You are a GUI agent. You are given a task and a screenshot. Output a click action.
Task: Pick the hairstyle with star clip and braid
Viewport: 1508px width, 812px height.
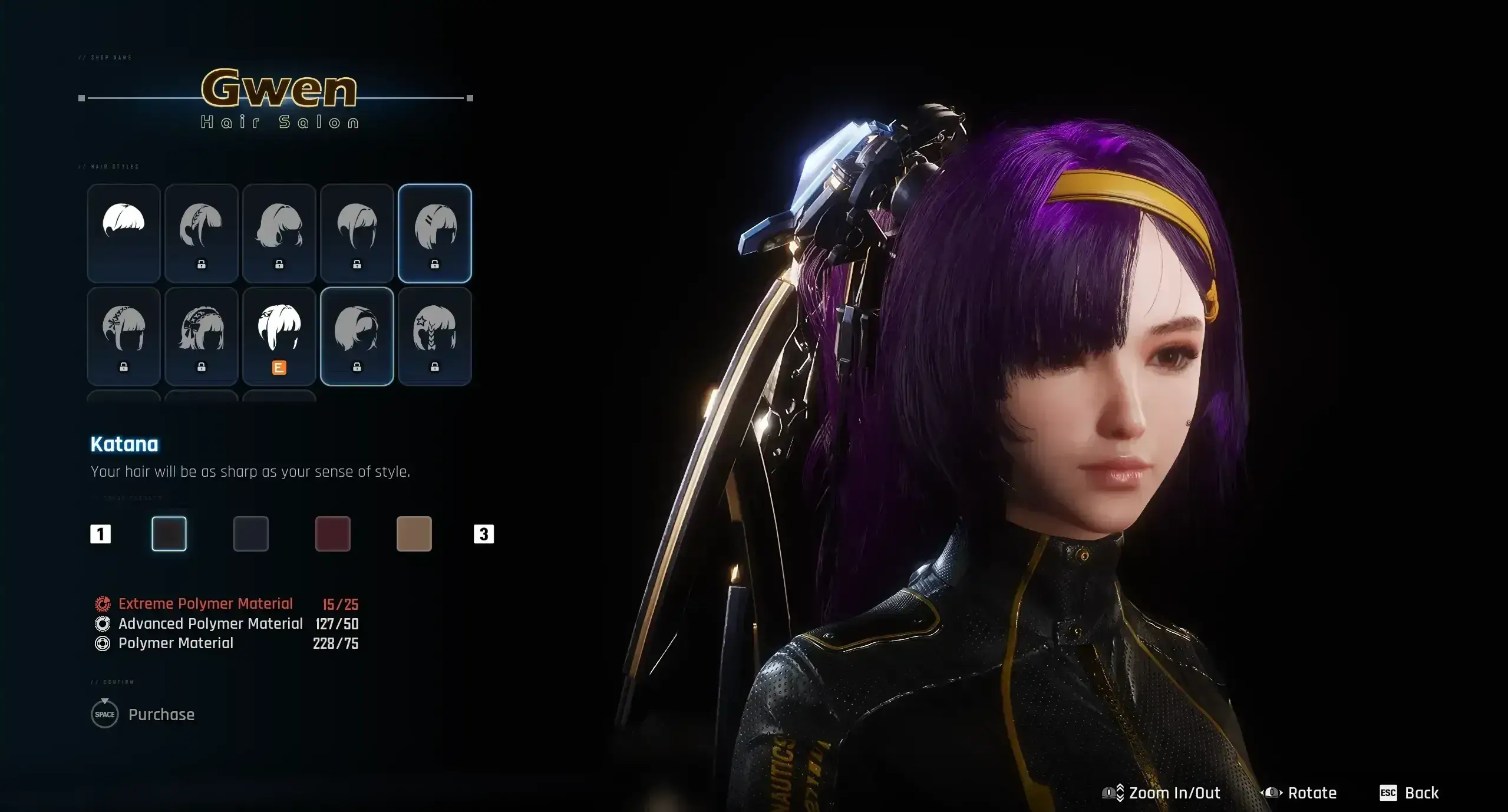(x=435, y=336)
